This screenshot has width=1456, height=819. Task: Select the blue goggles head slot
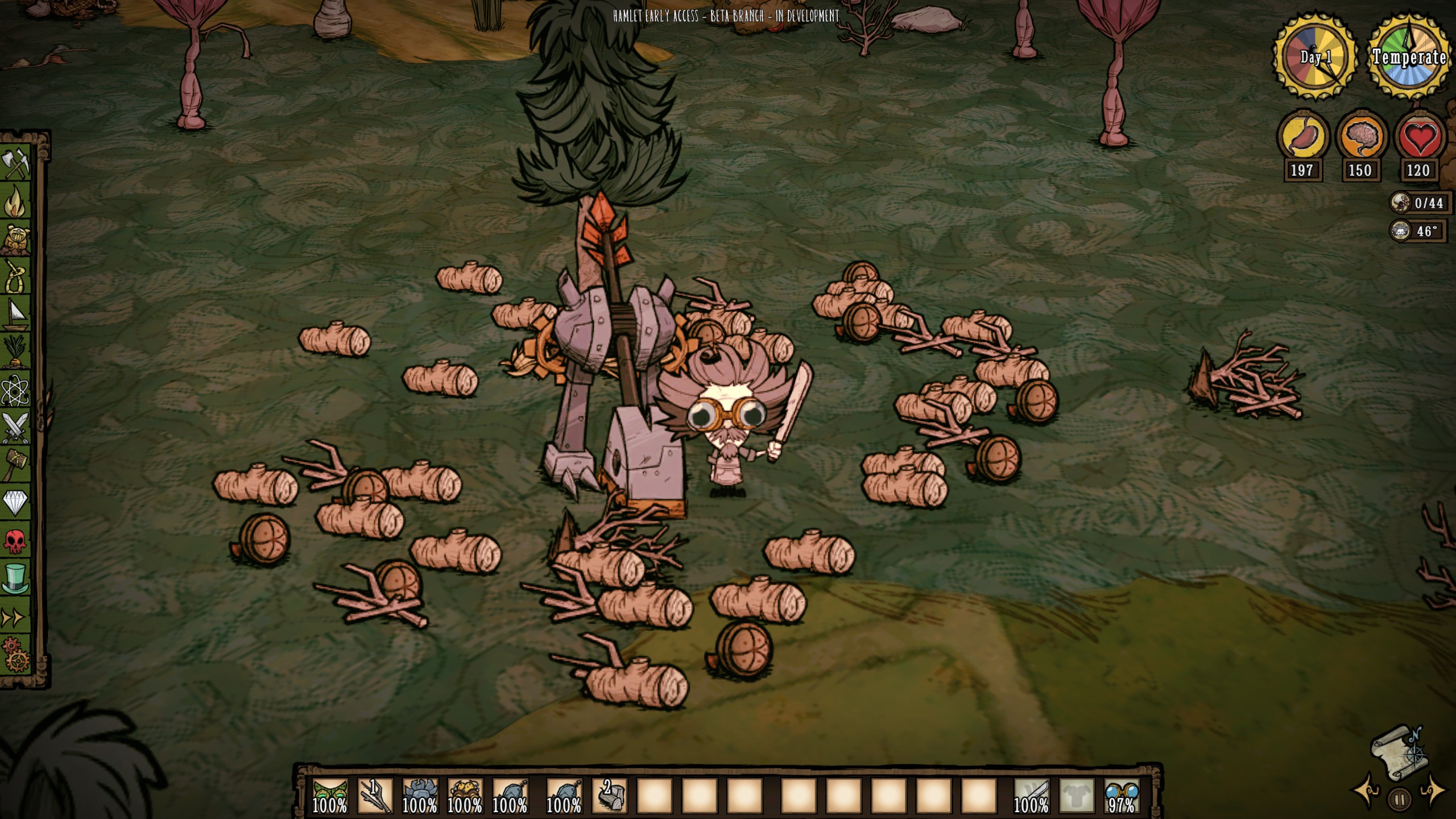[1122, 795]
